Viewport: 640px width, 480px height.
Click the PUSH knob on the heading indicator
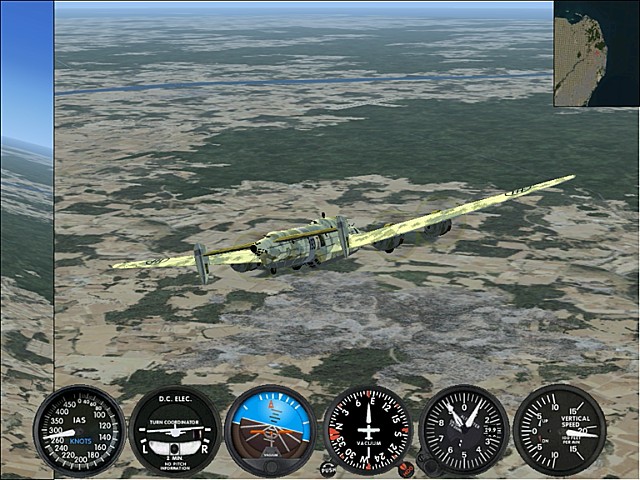pyautogui.click(x=328, y=467)
